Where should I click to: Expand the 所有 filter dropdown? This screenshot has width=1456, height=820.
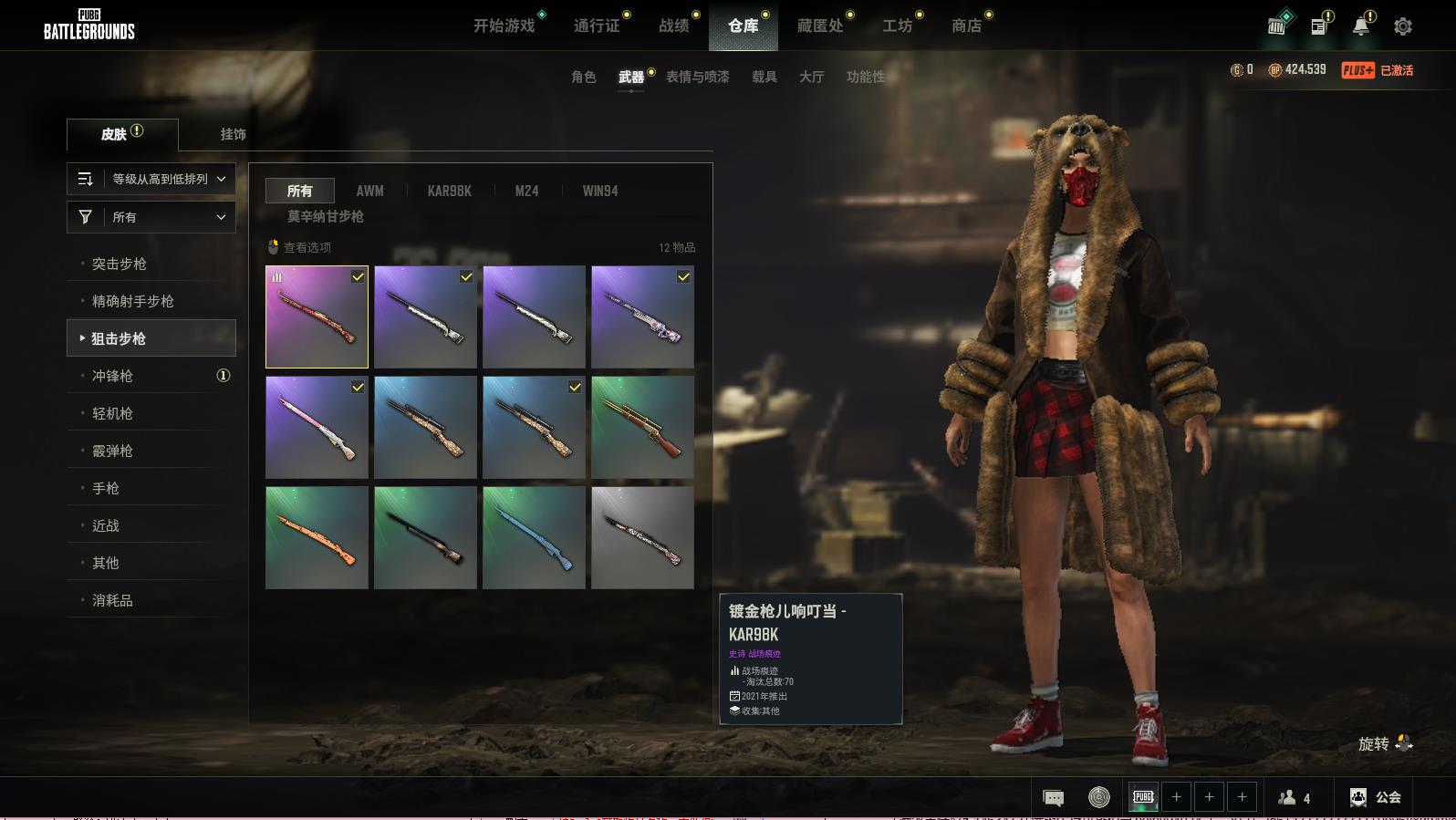click(151, 217)
